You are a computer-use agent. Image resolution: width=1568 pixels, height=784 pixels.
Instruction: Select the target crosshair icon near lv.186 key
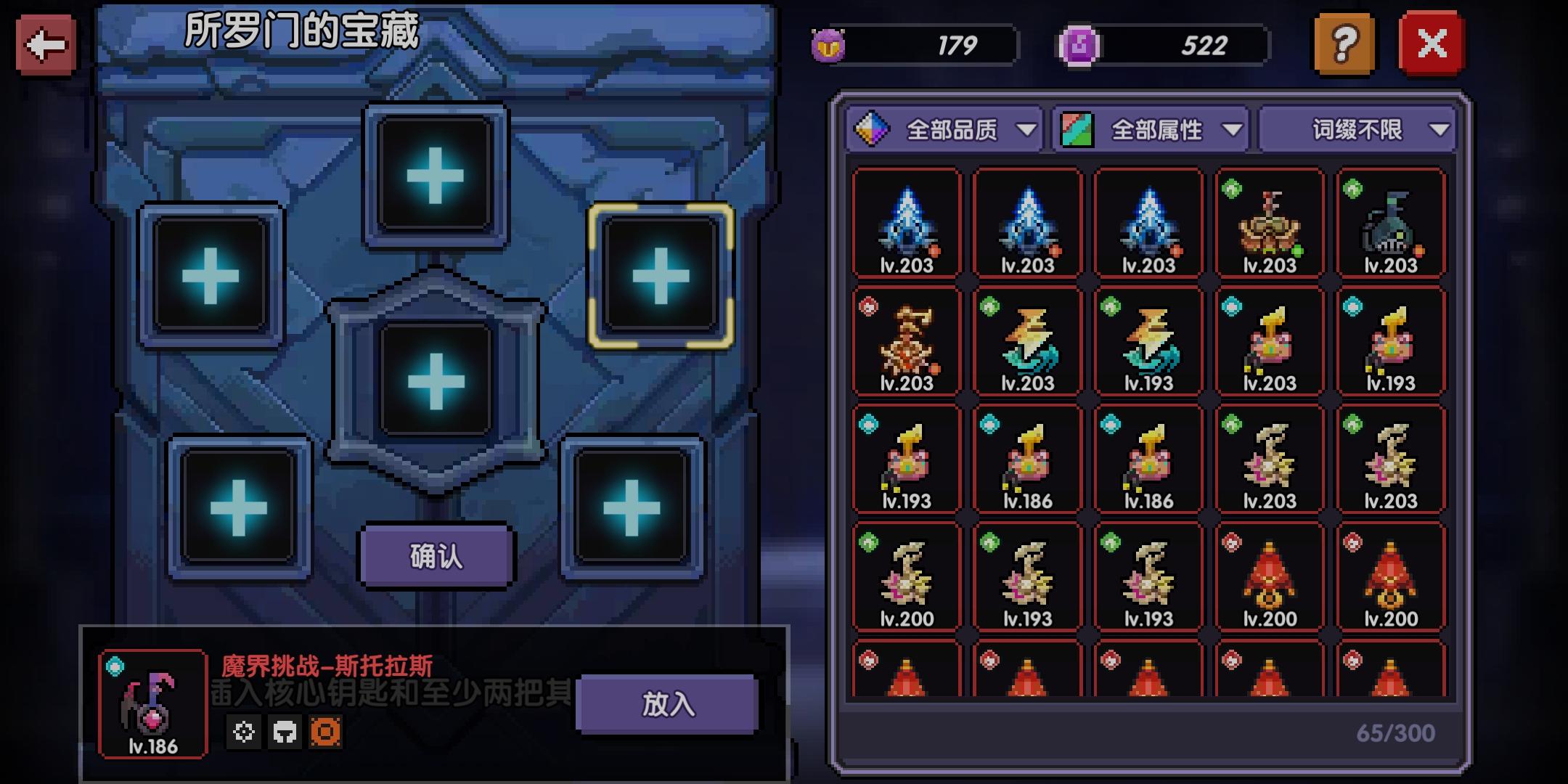click(x=245, y=732)
